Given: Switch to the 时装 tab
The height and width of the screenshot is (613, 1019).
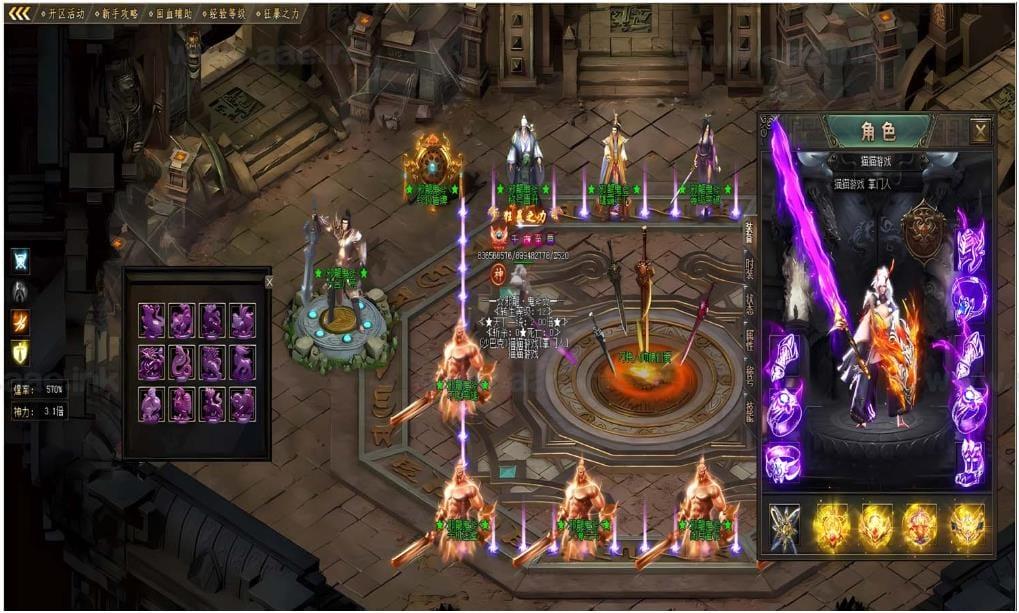Looking at the screenshot, I should tap(750, 267).
